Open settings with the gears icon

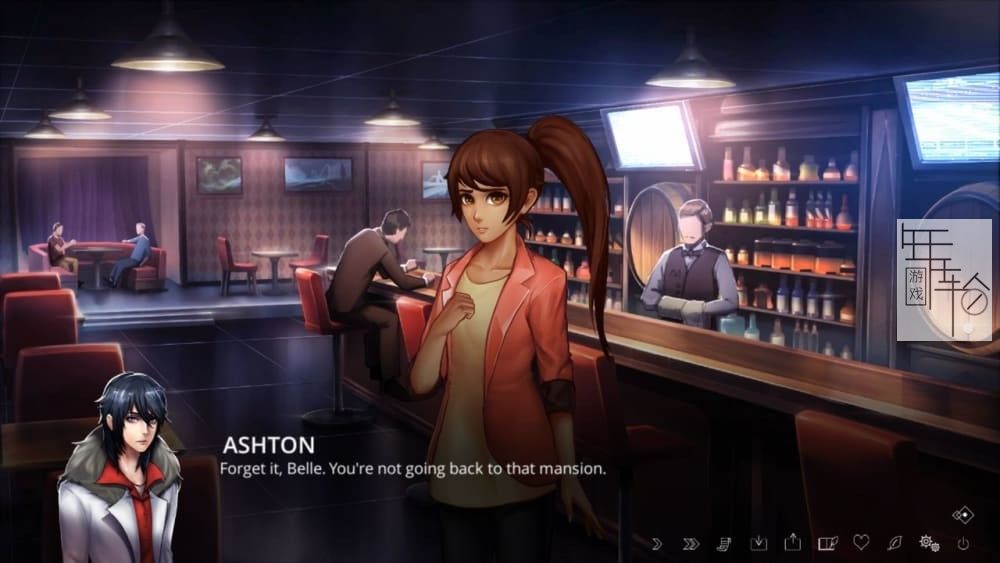pos(928,543)
